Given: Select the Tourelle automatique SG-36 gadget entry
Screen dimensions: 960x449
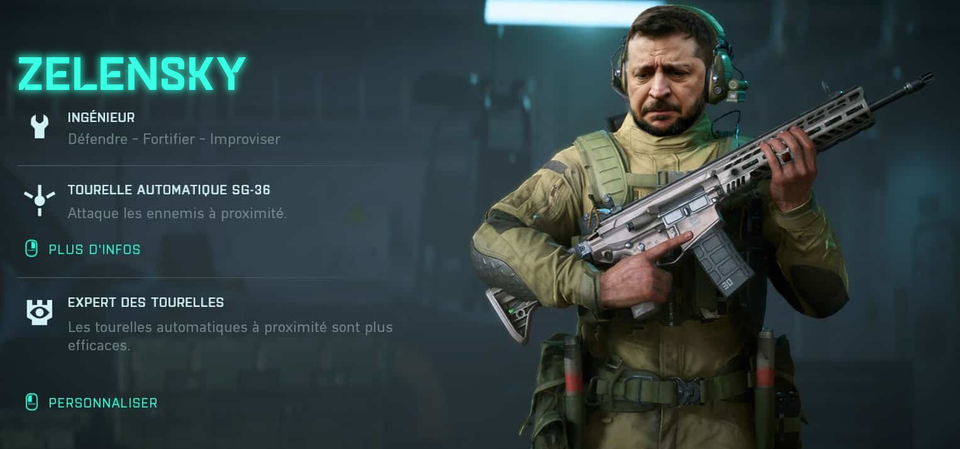Looking at the screenshot, I should pyautogui.click(x=168, y=190).
